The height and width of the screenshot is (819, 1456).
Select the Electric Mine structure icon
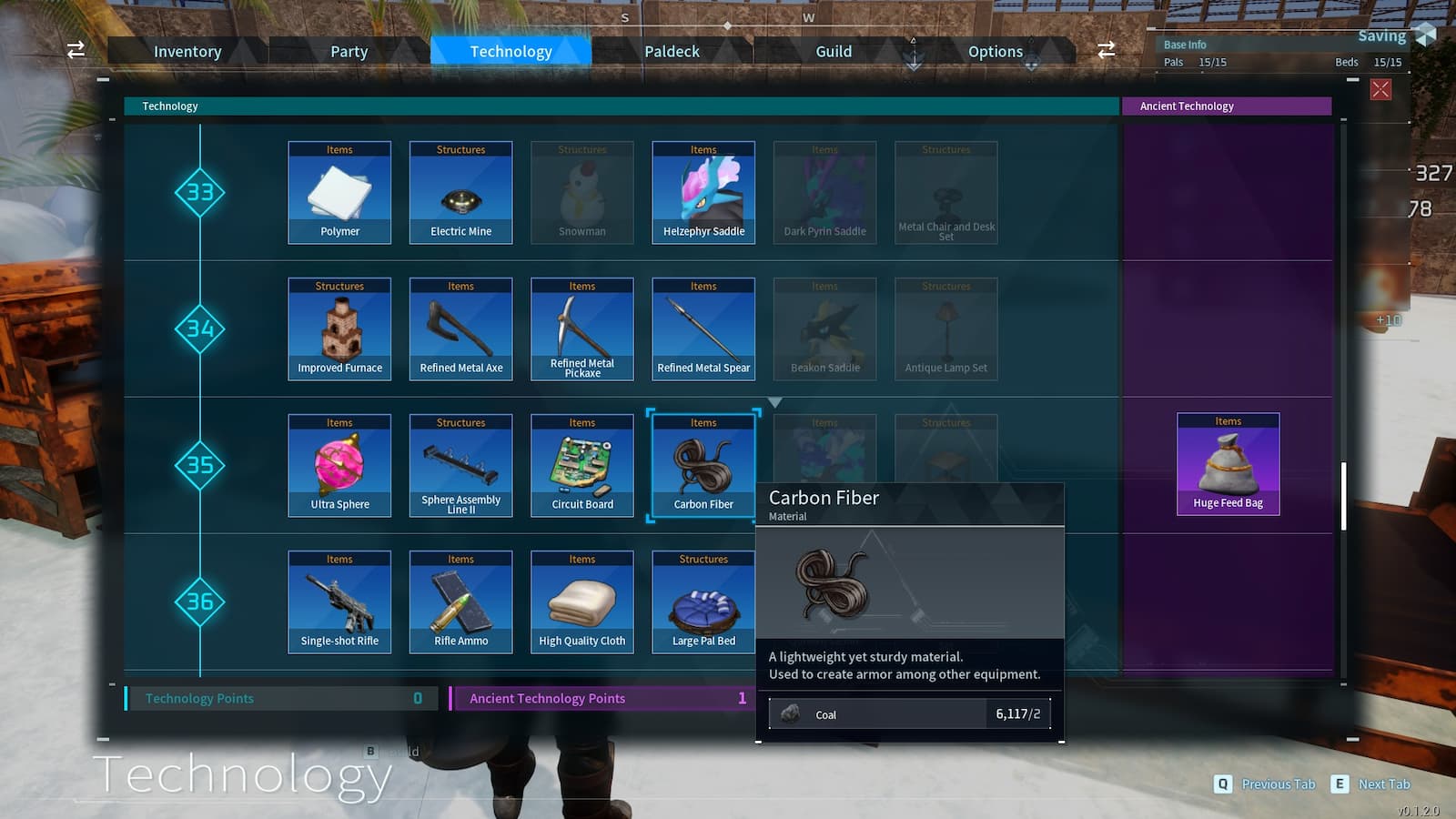point(460,191)
